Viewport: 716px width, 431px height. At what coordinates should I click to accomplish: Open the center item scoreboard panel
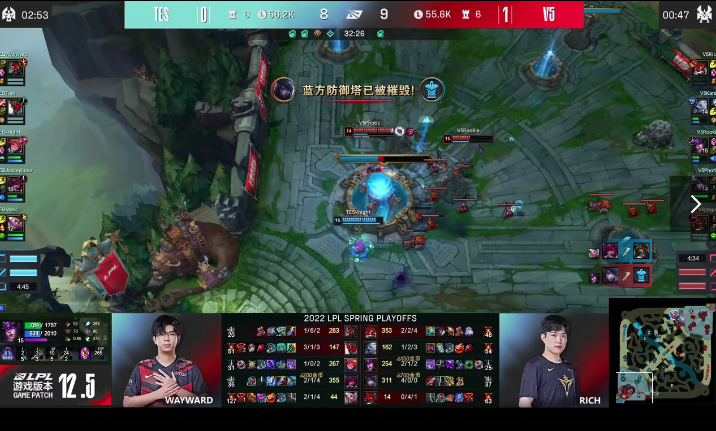click(x=359, y=360)
